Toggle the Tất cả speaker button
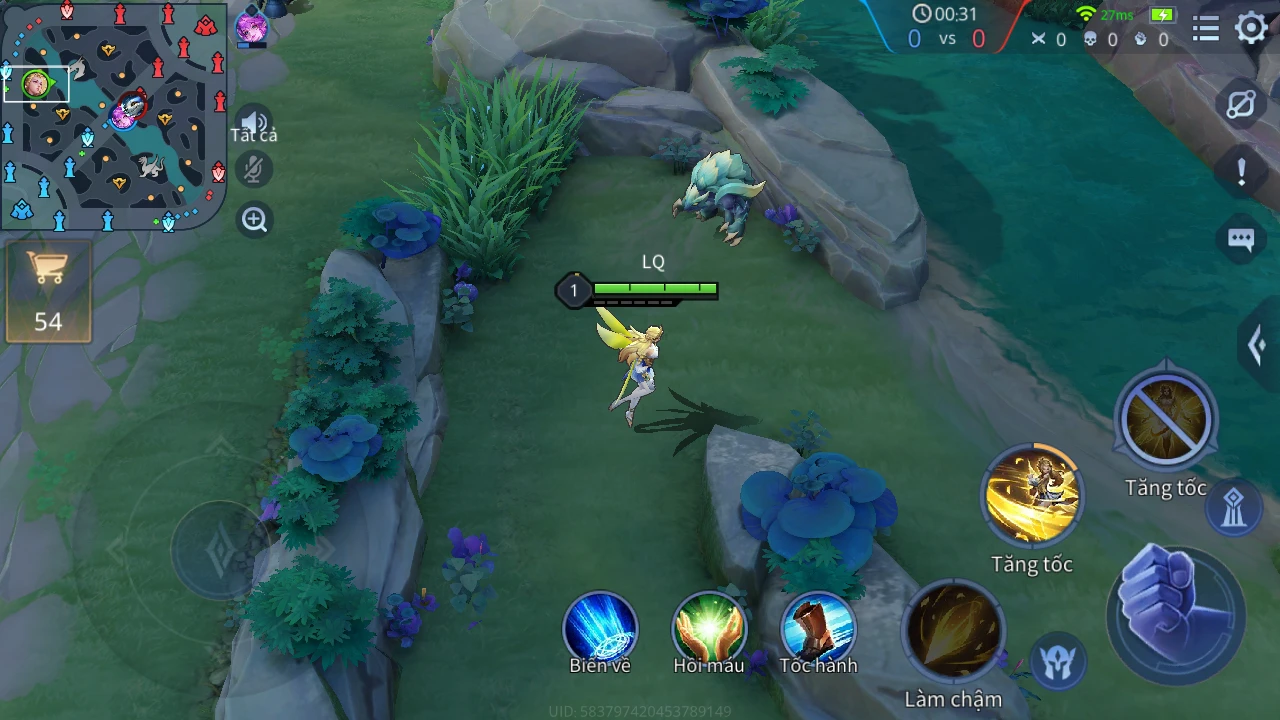Viewport: 1280px width, 720px height. [254, 122]
